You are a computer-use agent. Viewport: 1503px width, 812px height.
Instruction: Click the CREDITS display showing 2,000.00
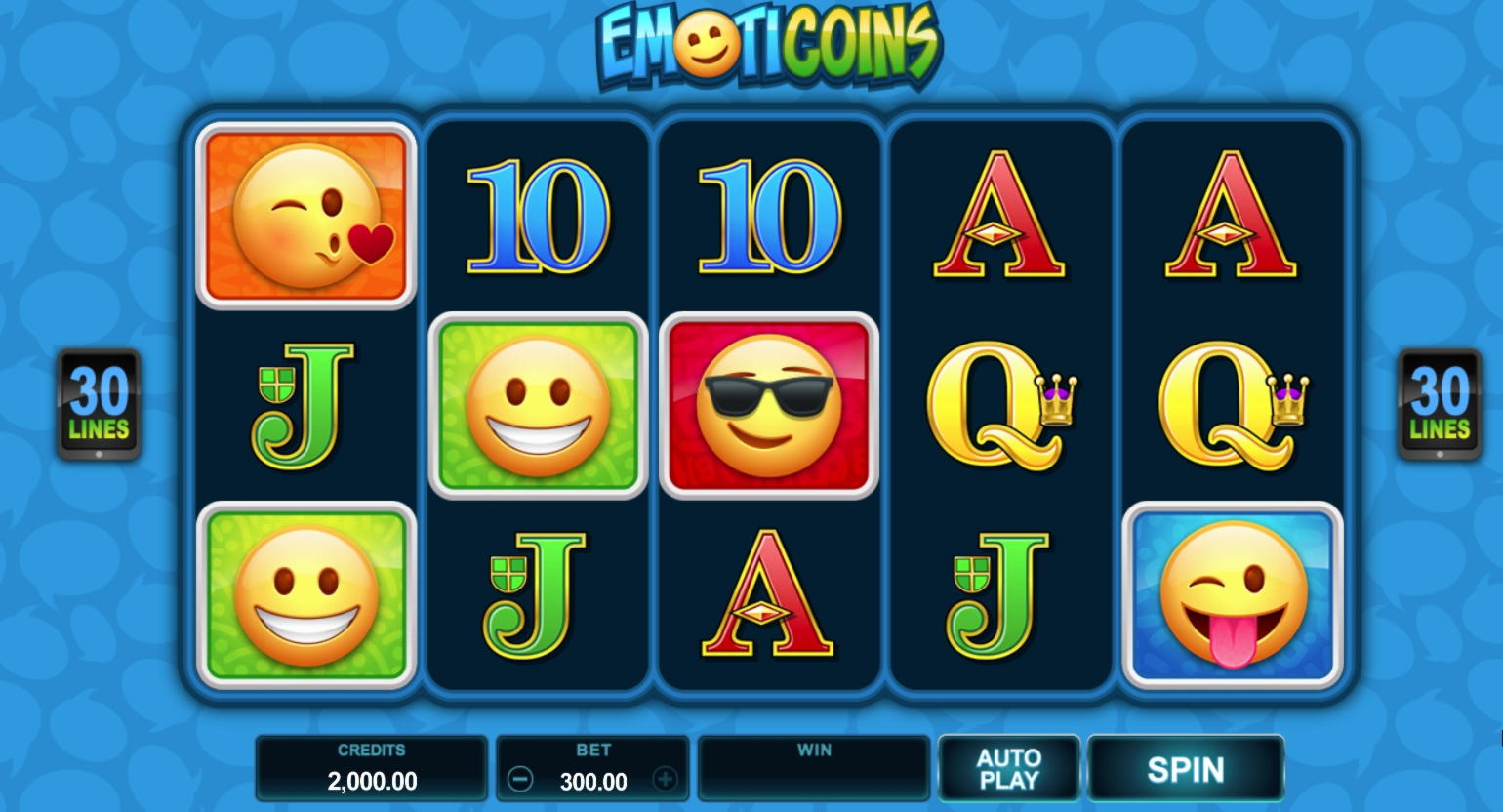pos(371,768)
